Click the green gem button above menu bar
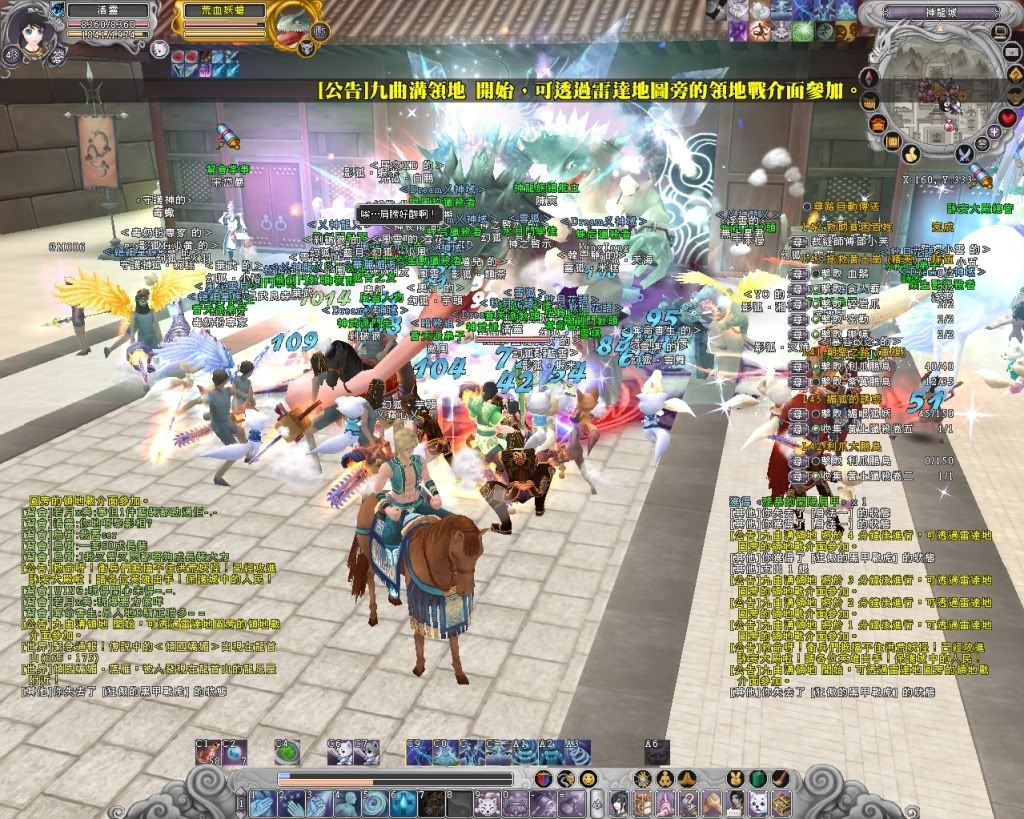 [x=758, y=778]
